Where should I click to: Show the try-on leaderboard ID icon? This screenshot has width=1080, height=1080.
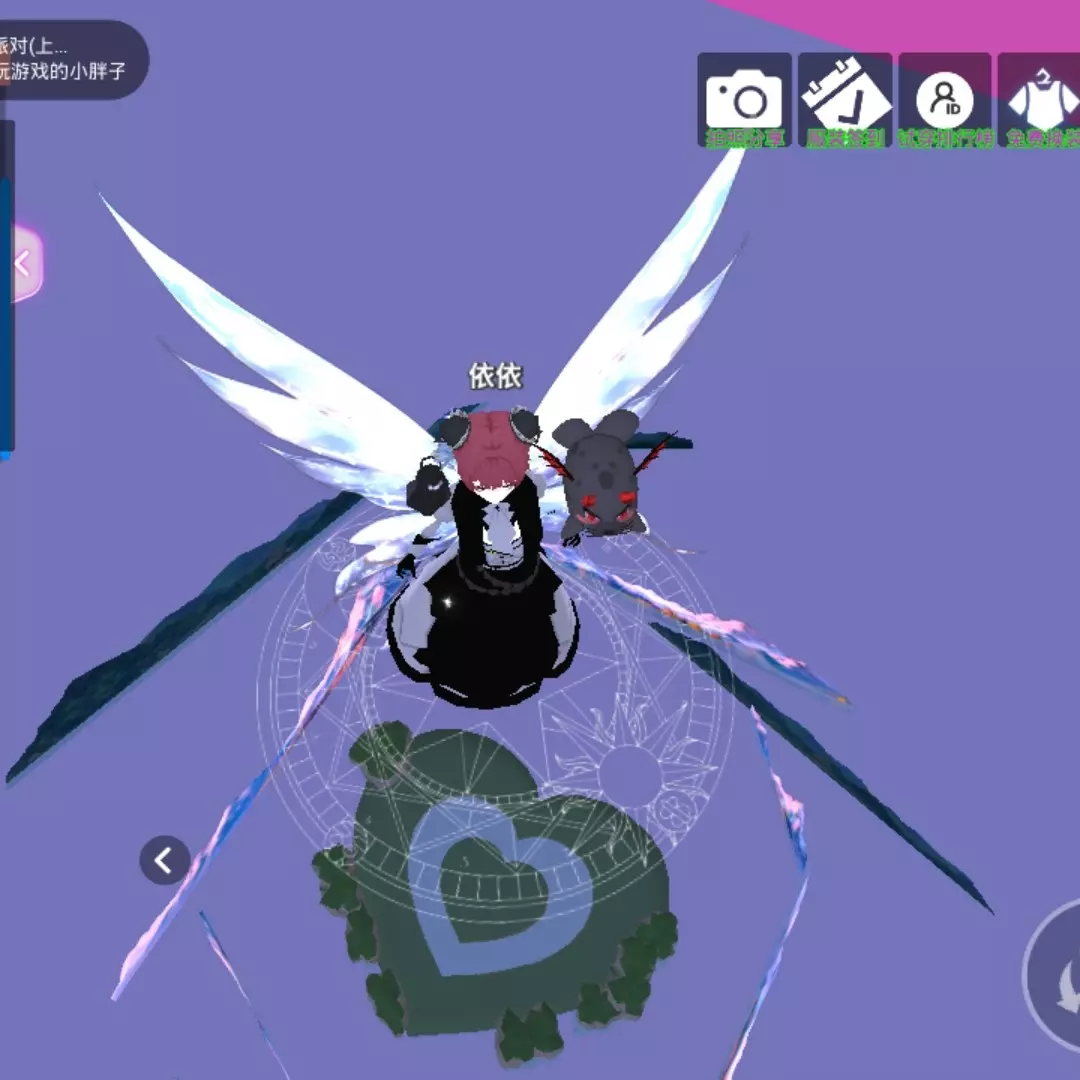point(944,100)
